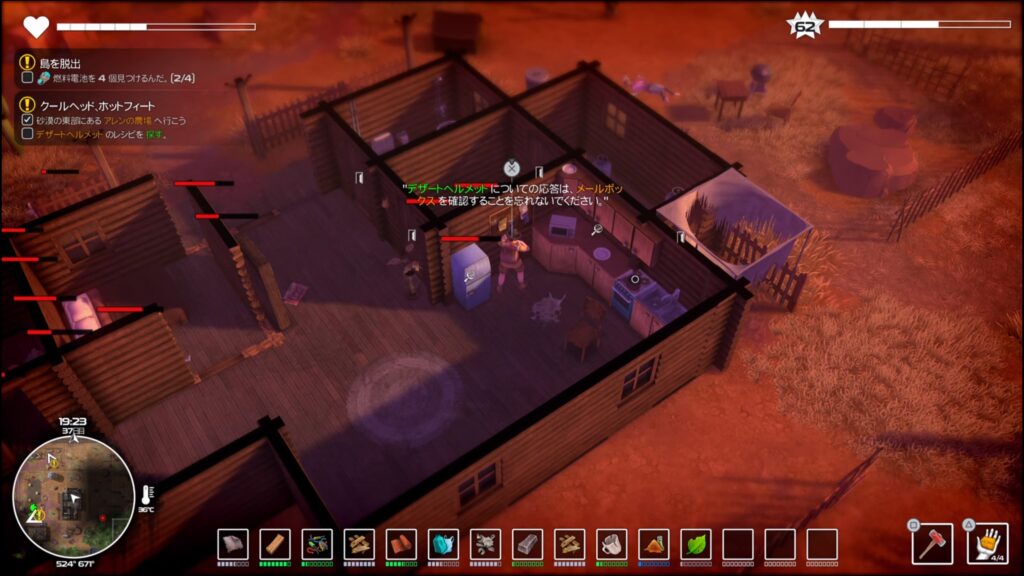
Task: Choose the red hammer tool slot
Action: point(932,543)
